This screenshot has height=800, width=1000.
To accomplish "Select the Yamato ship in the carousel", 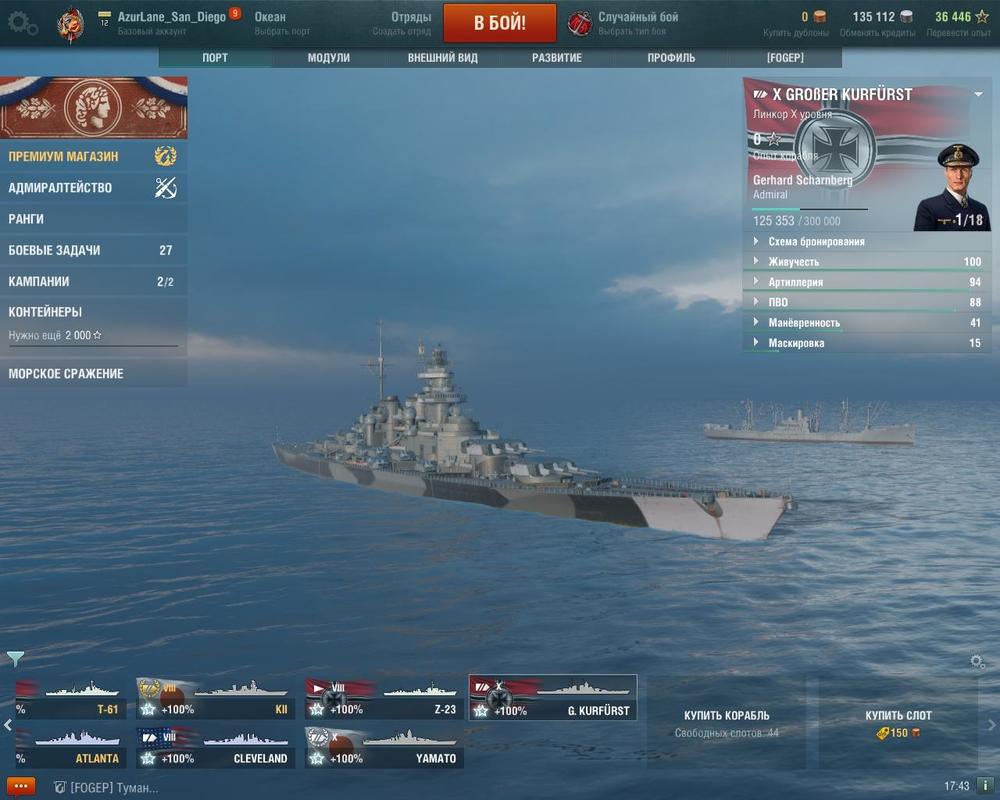I will (x=384, y=748).
